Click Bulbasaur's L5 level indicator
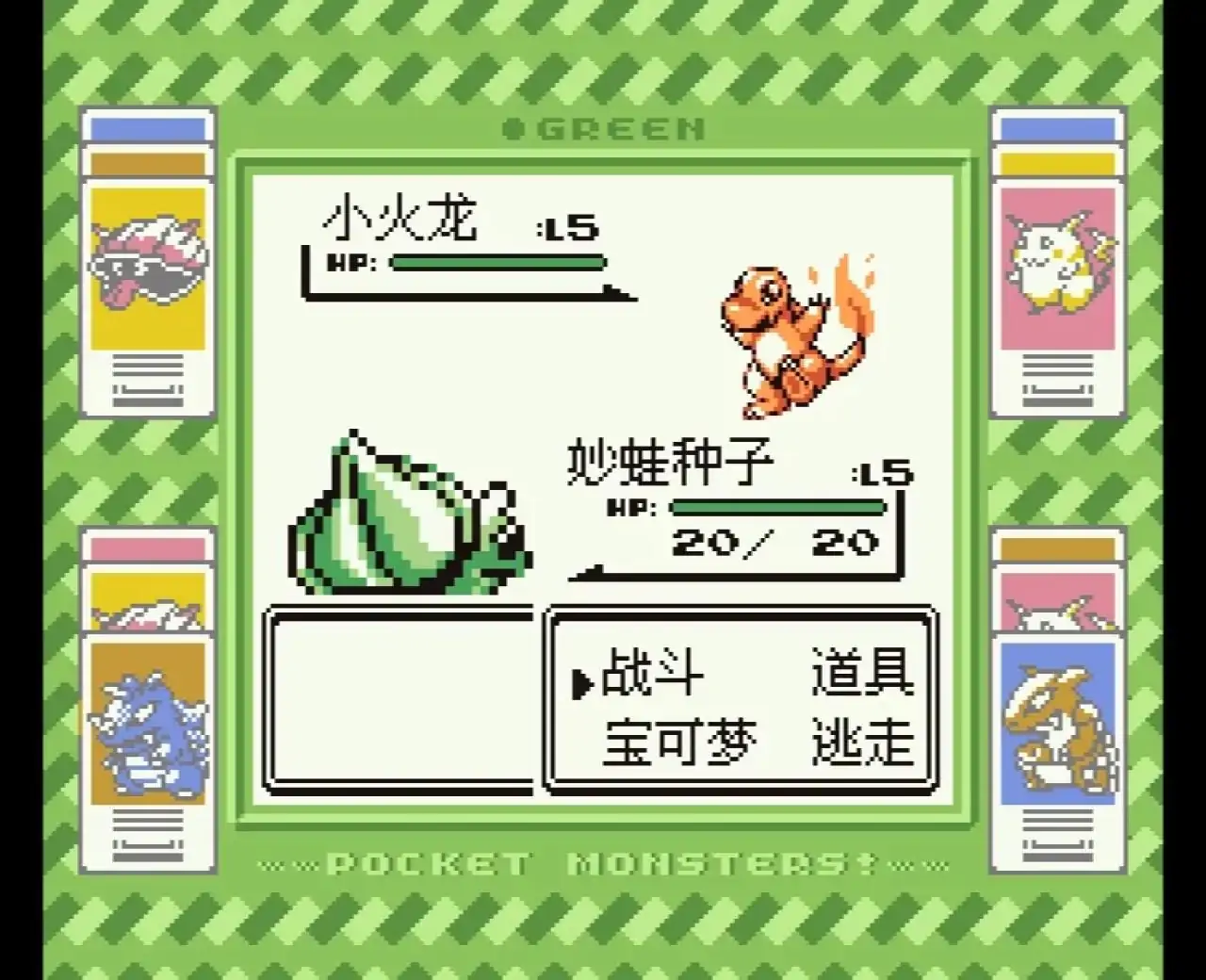 [x=881, y=474]
